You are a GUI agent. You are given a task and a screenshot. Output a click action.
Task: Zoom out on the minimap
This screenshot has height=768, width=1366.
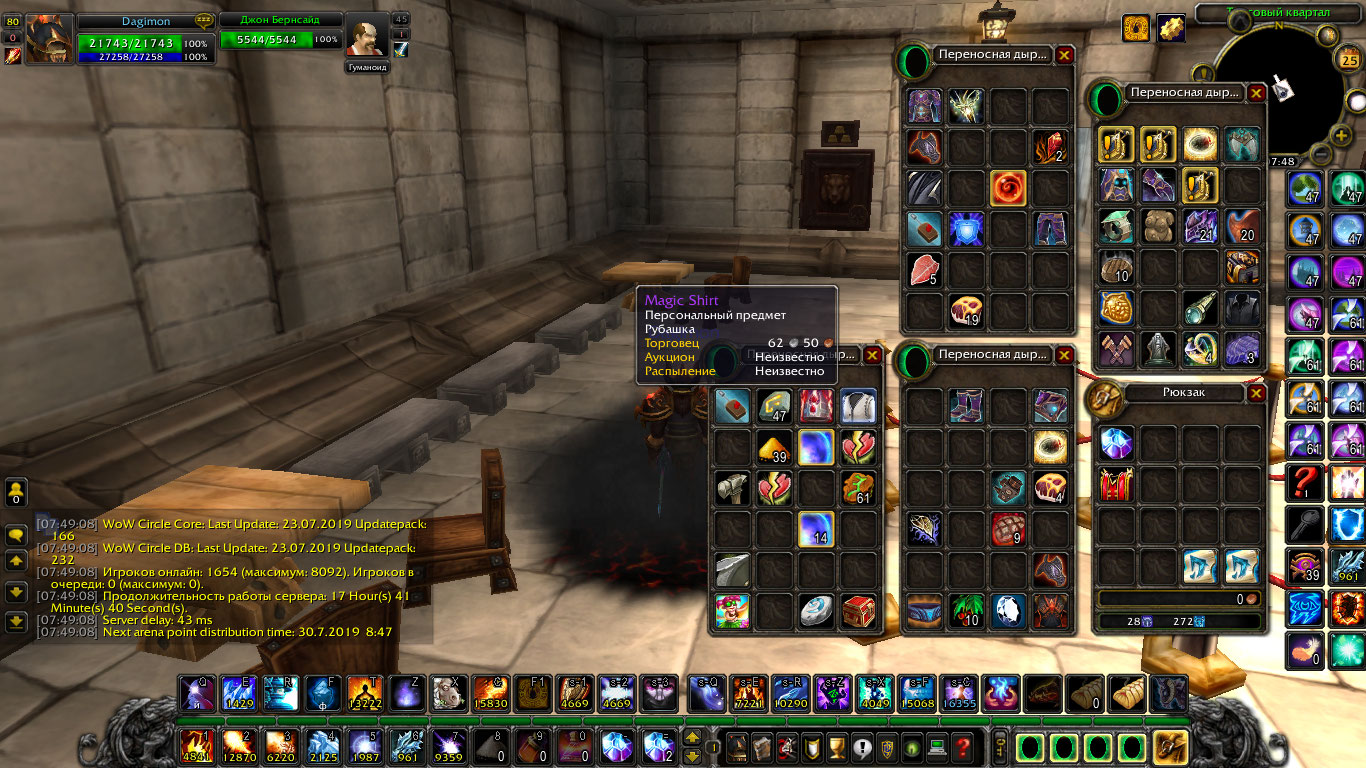click(1320, 155)
